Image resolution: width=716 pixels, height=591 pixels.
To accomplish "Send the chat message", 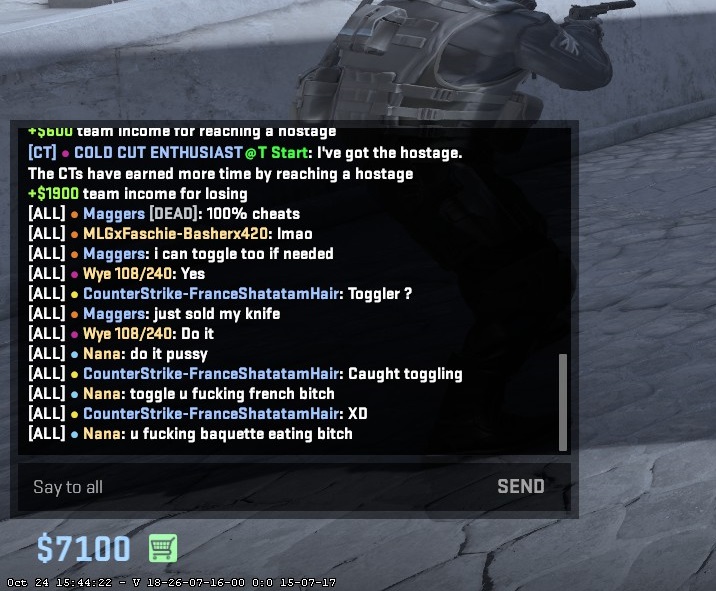I will (521, 487).
